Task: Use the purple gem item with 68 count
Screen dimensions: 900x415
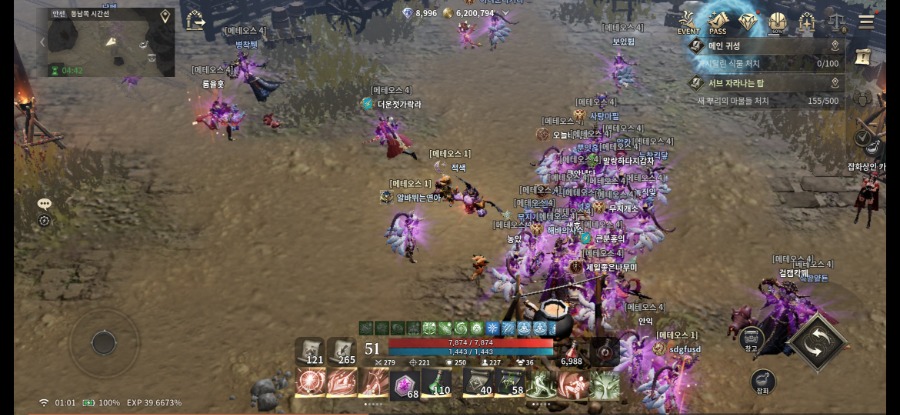Action: 405,383
